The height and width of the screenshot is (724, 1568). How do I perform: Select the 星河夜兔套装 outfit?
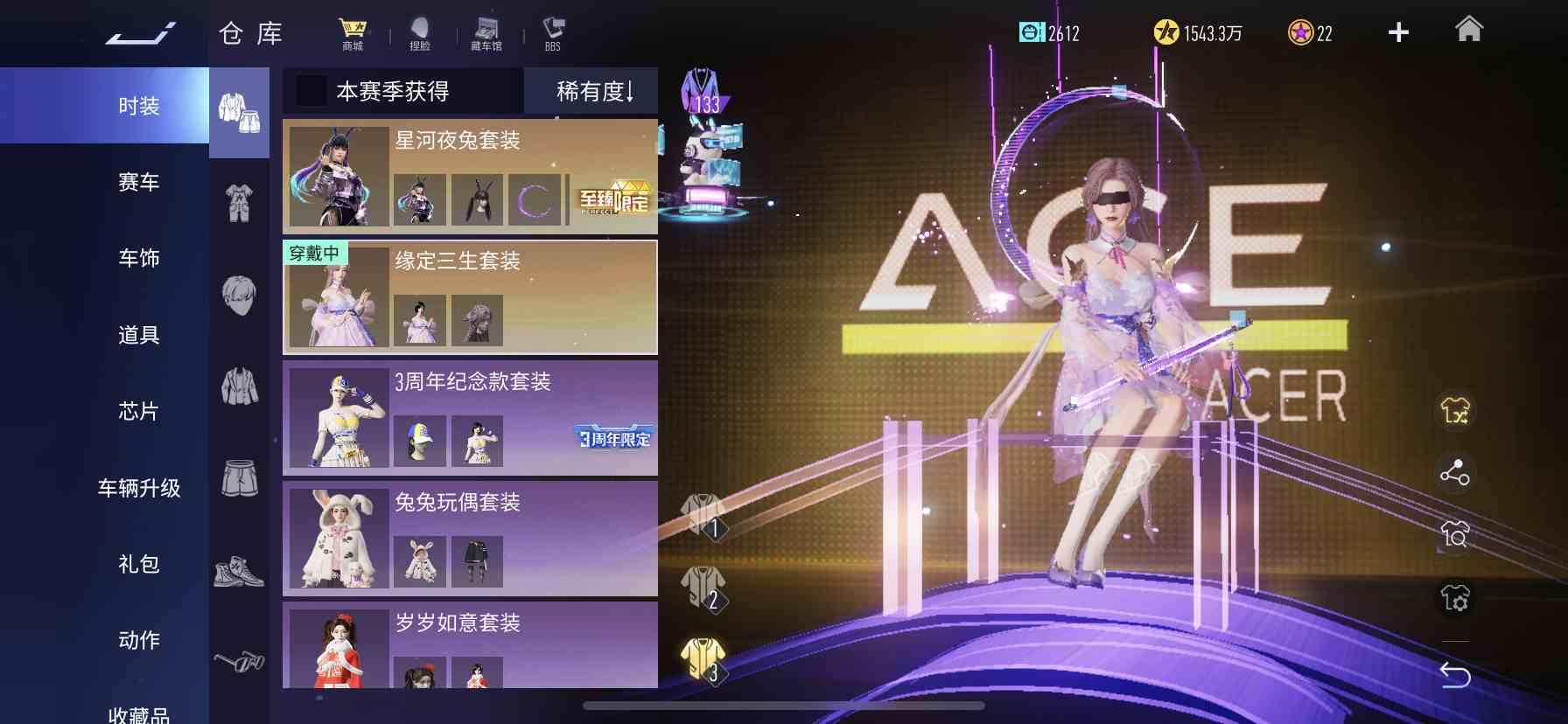(470, 177)
